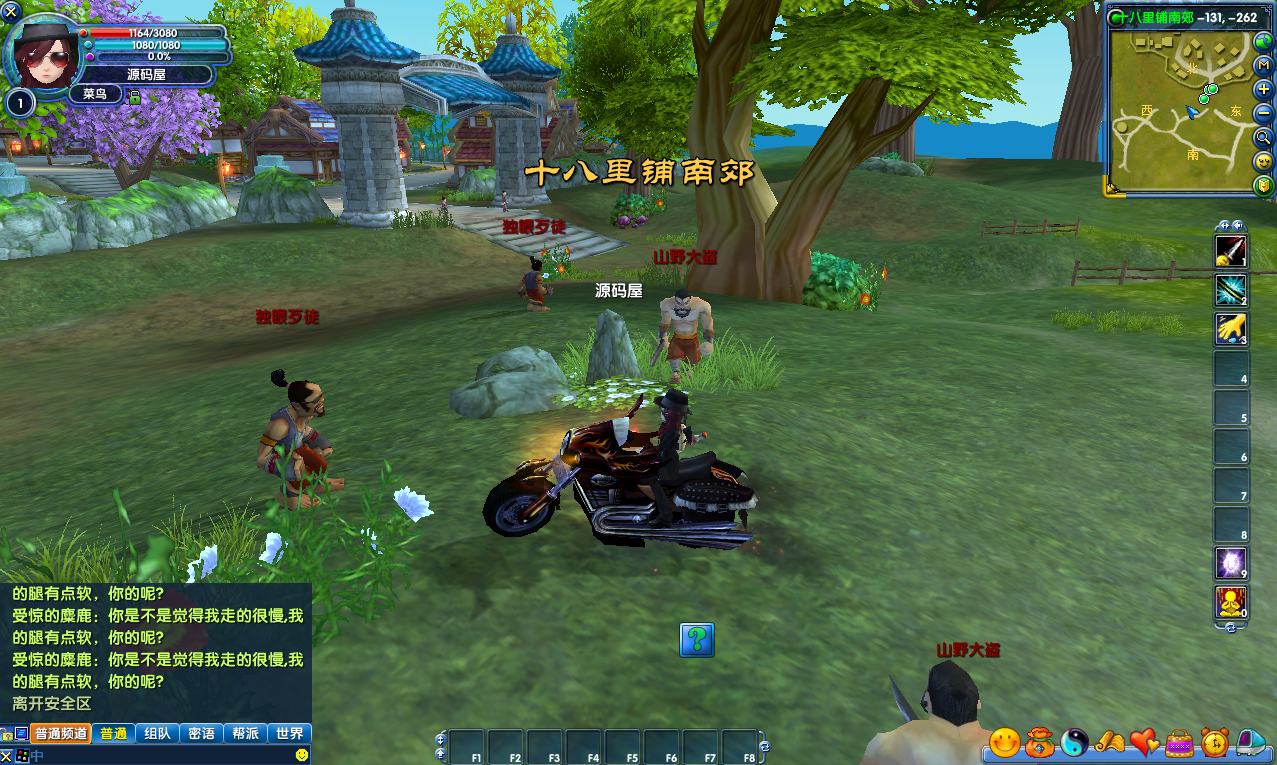Viewport: 1277px width, 765px height.
Task: Open the yin-yang menu icon
Action: click(x=1075, y=742)
